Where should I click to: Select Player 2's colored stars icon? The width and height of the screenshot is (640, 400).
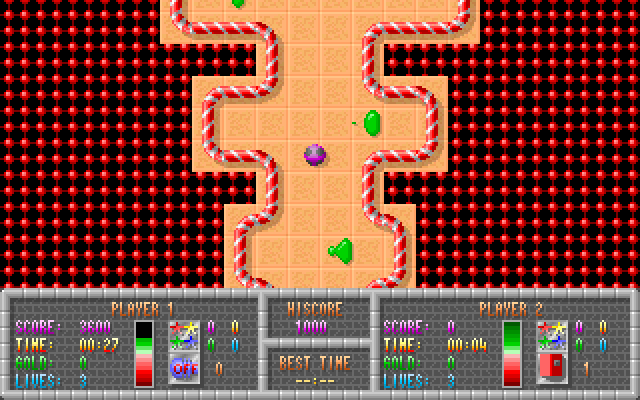(x=552, y=335)
